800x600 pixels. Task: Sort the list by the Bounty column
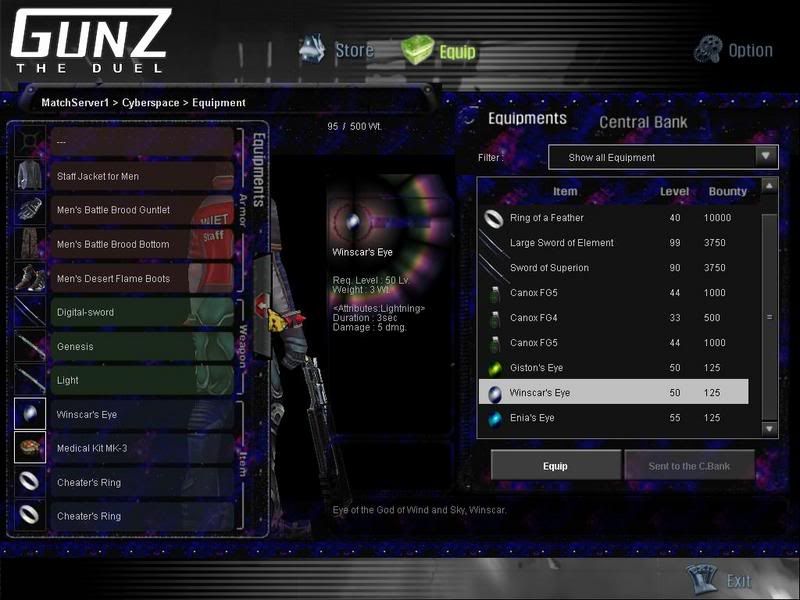tap(727, 191)
